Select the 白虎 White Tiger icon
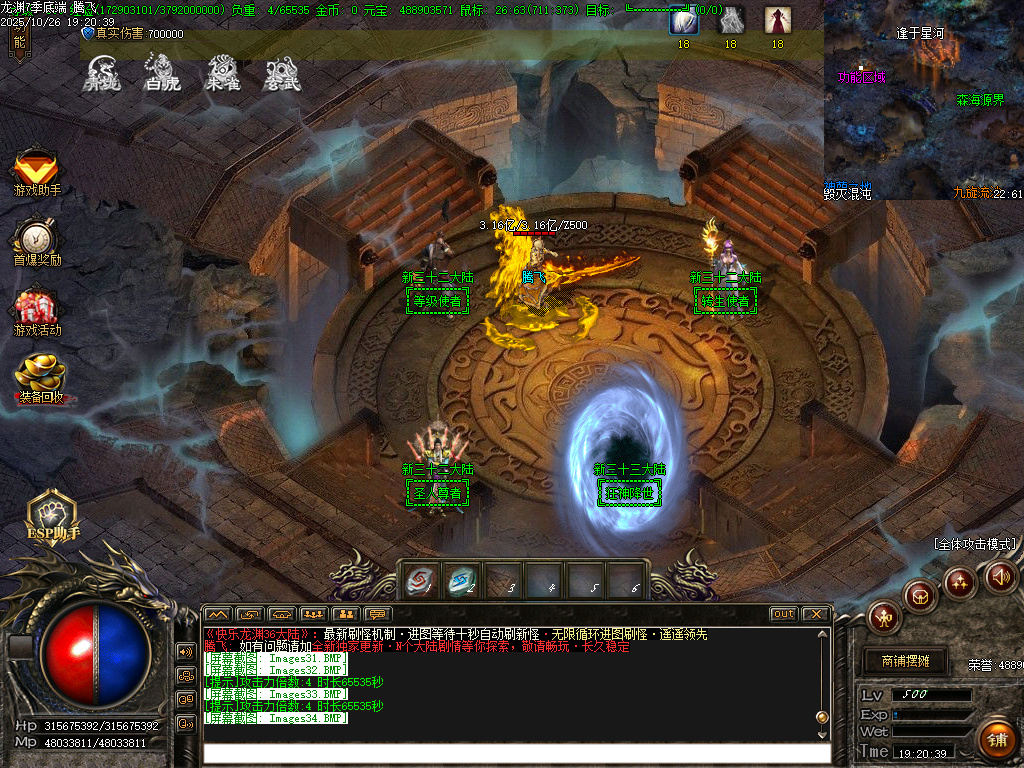Viewport: 1024px width, 768px height. point(161,72)
